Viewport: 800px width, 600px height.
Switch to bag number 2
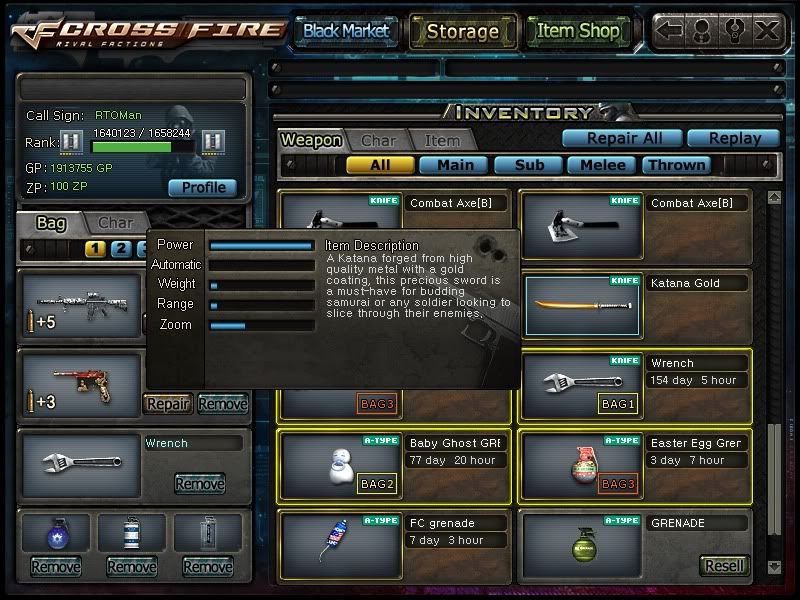(120, 249)
